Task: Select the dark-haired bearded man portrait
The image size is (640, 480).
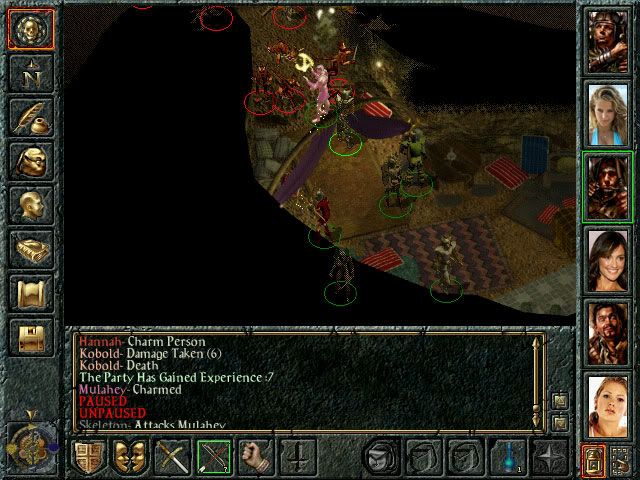Action: coord(608,332)
